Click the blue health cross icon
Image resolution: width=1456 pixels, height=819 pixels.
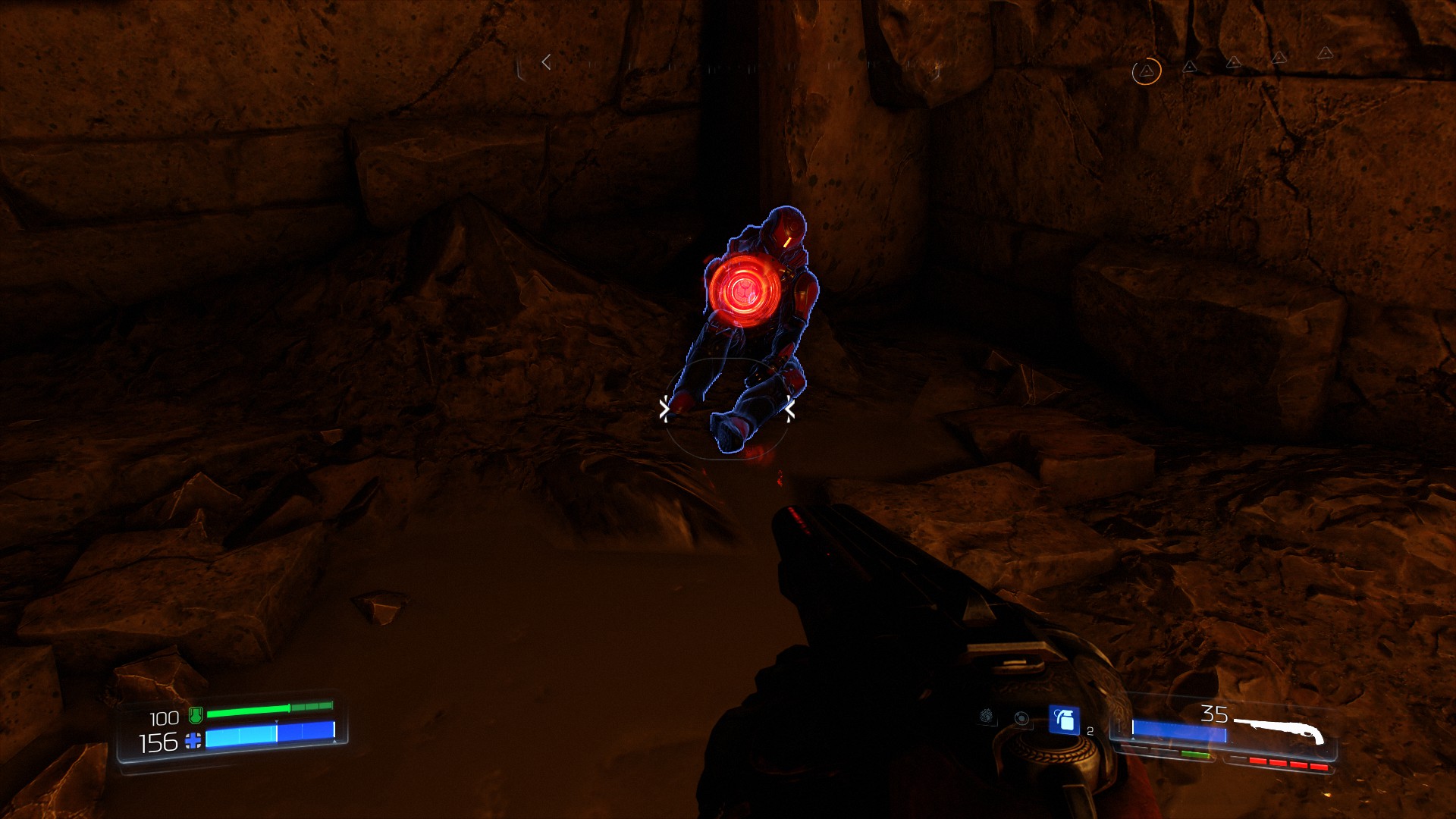click(194, 741)
